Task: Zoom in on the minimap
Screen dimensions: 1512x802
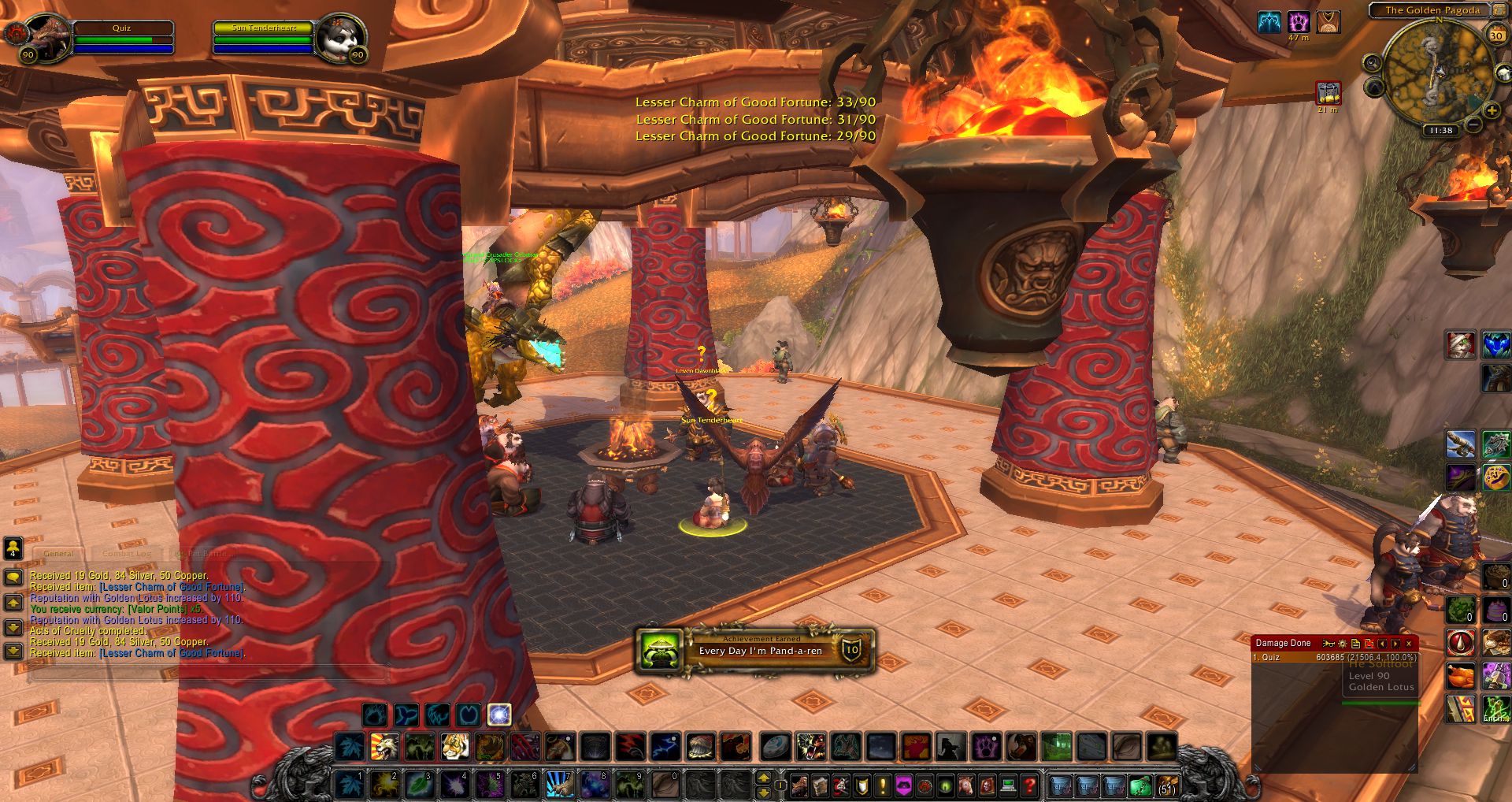Action: click(1492, 111)
